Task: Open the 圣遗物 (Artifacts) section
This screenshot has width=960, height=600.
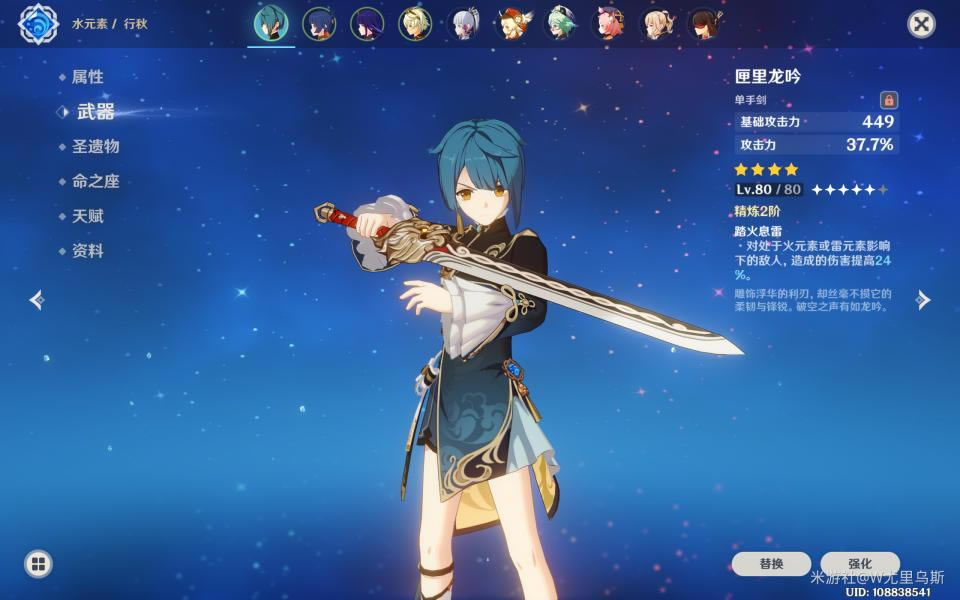Action: (x=95, y=146)
